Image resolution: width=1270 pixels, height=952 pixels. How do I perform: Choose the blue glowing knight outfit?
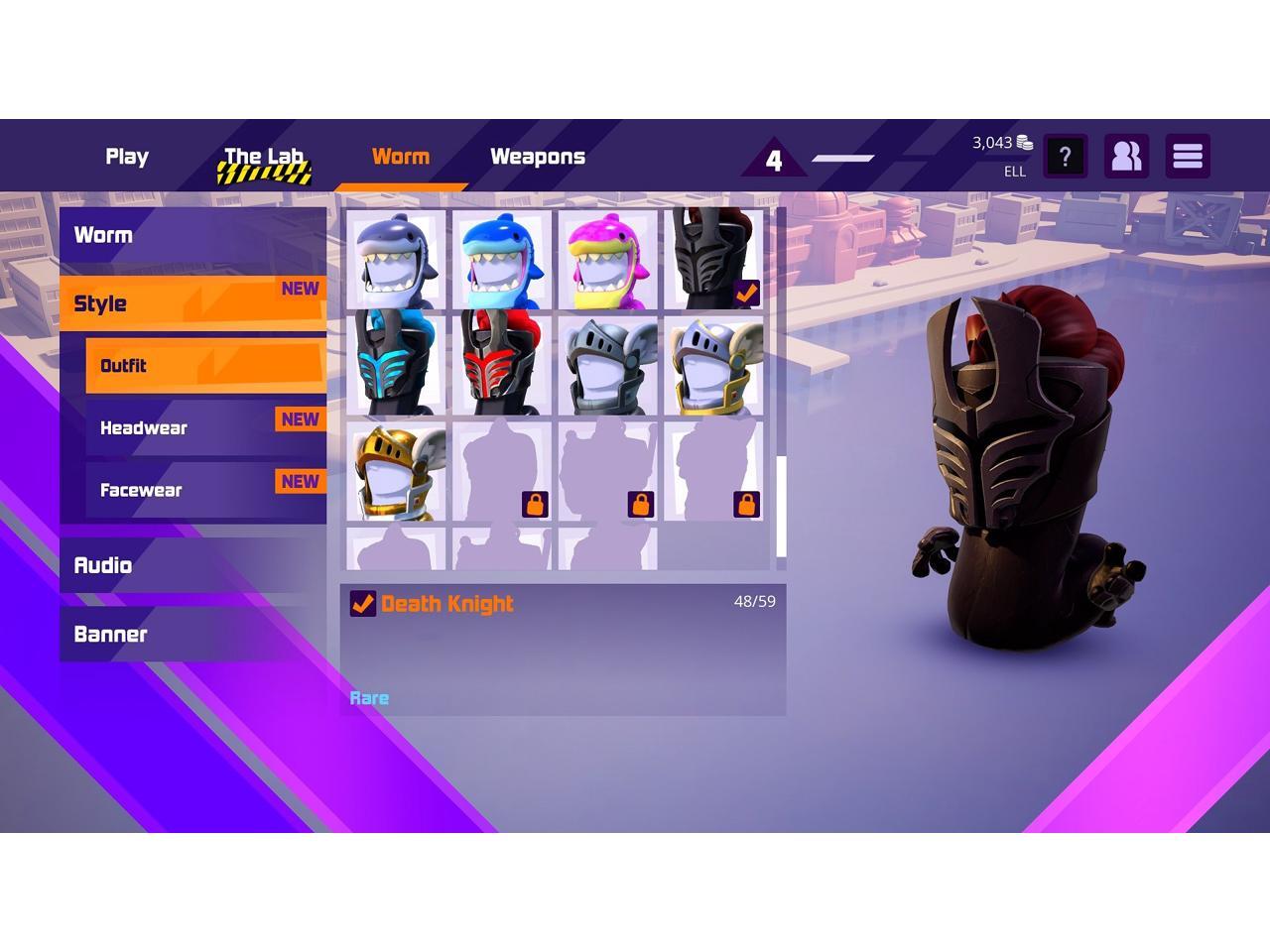coord(396,364)
